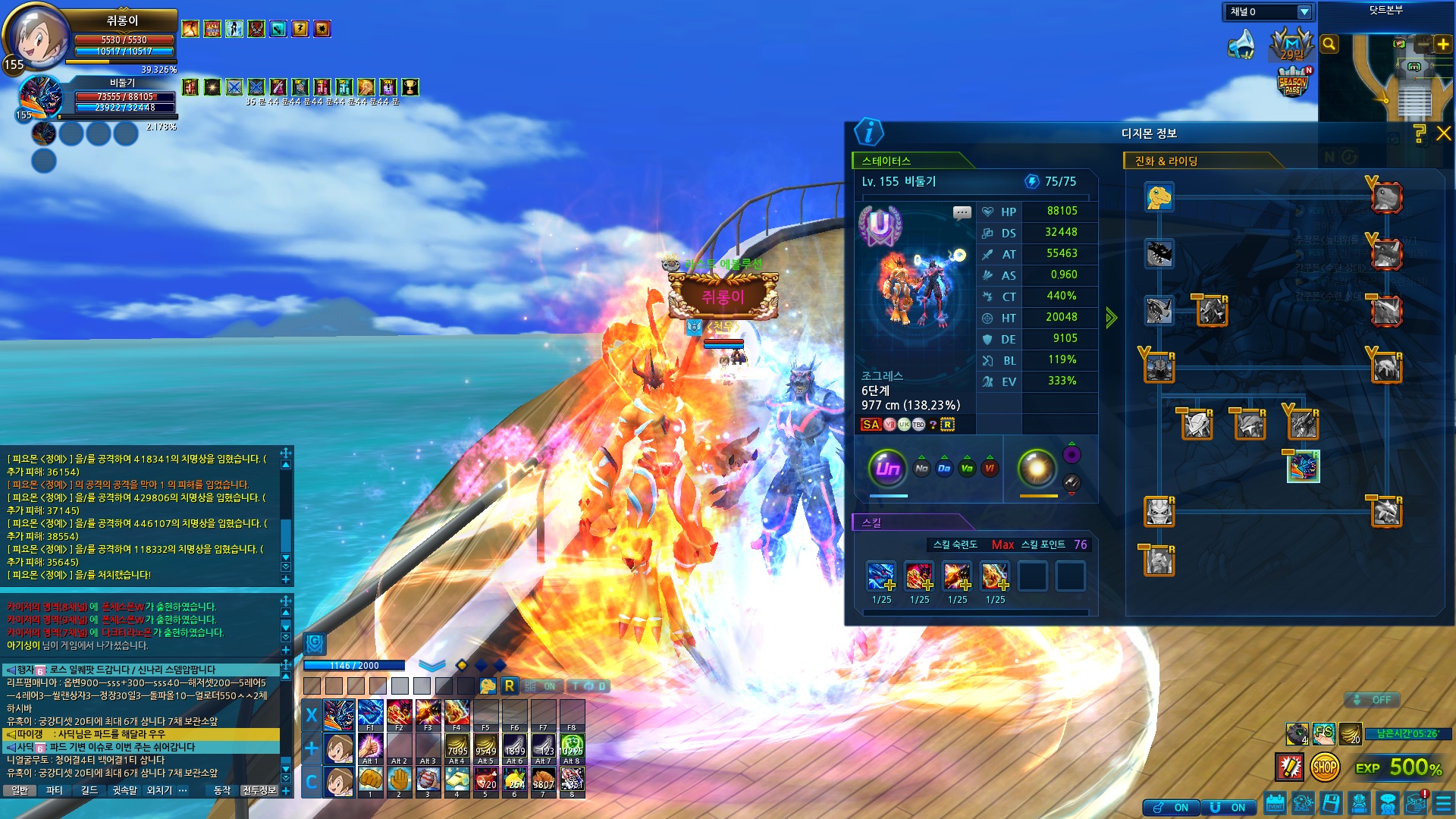Viewport: 1456px width, 819px height.
Task: Toggle the magnet auto-loot ON button
Action: click(1228, 808)
